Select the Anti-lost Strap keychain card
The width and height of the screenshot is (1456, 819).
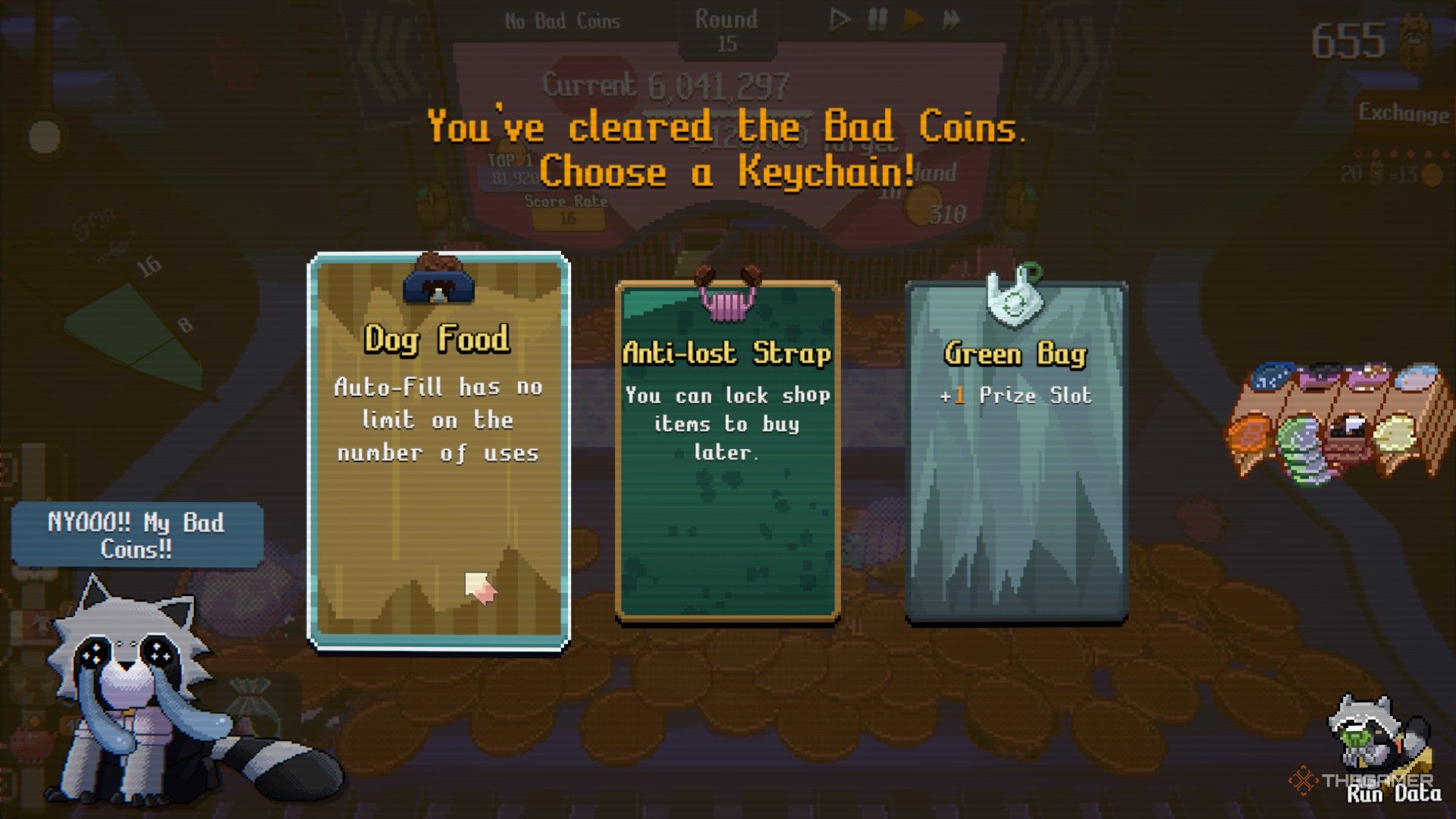click(x=727, y=452)
